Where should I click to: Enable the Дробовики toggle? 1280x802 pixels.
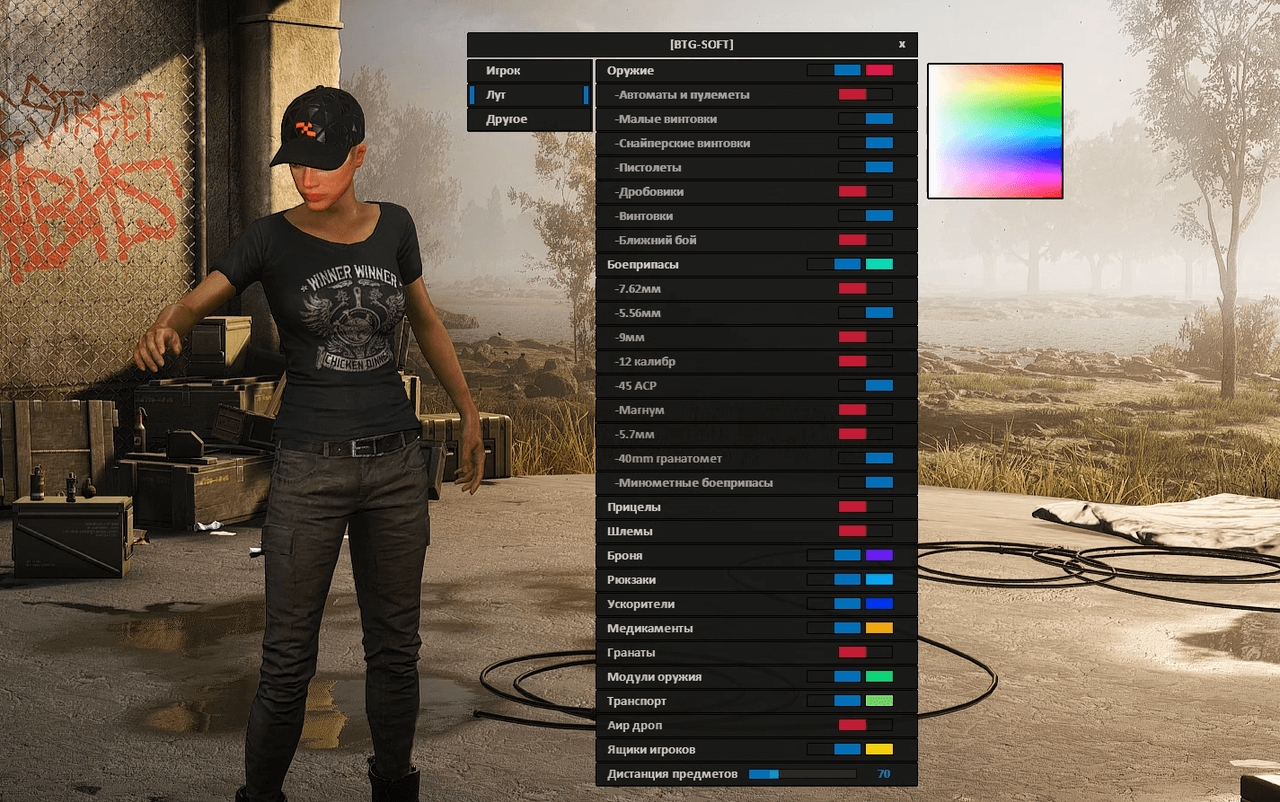(x=866, y=191)
